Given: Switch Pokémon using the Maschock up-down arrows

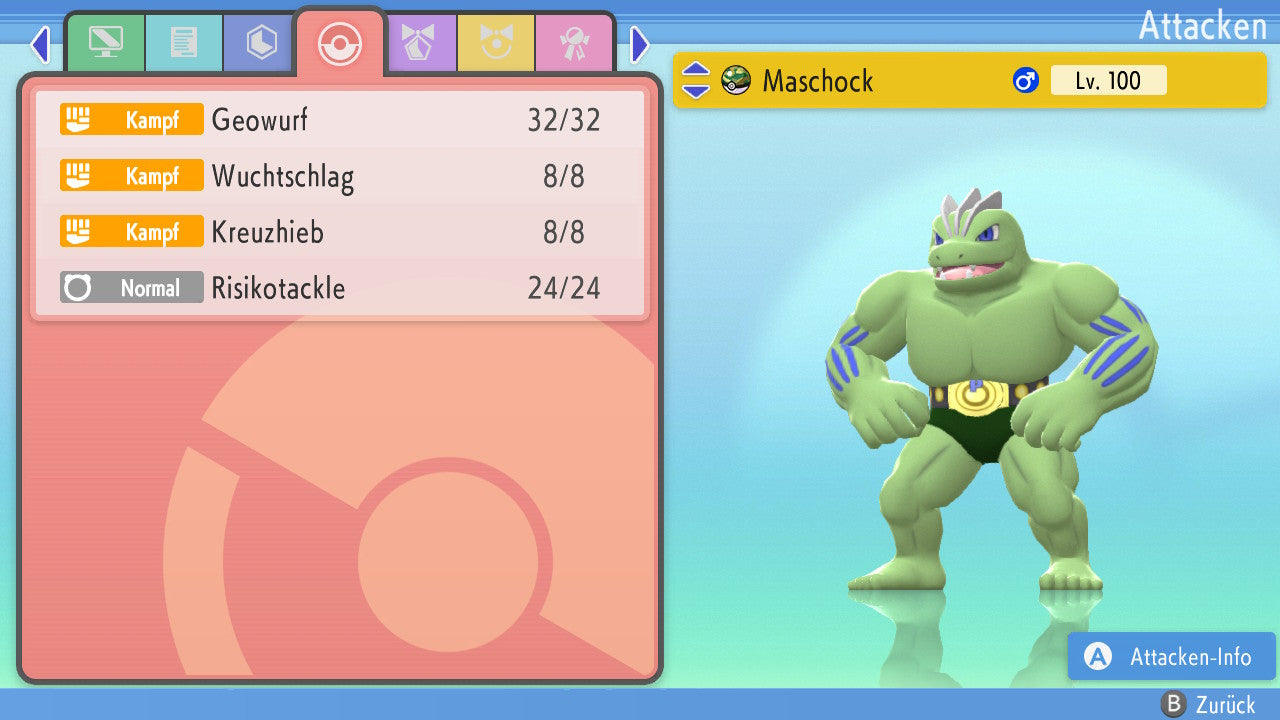Looking at the screenshot, I should (x=695, y=81).
